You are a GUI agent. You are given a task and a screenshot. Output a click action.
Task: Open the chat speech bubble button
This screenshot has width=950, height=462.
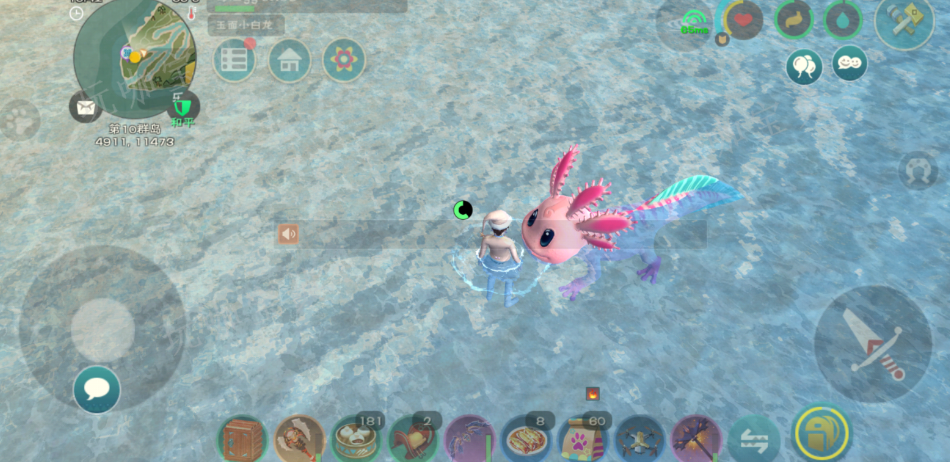point(97,389)
